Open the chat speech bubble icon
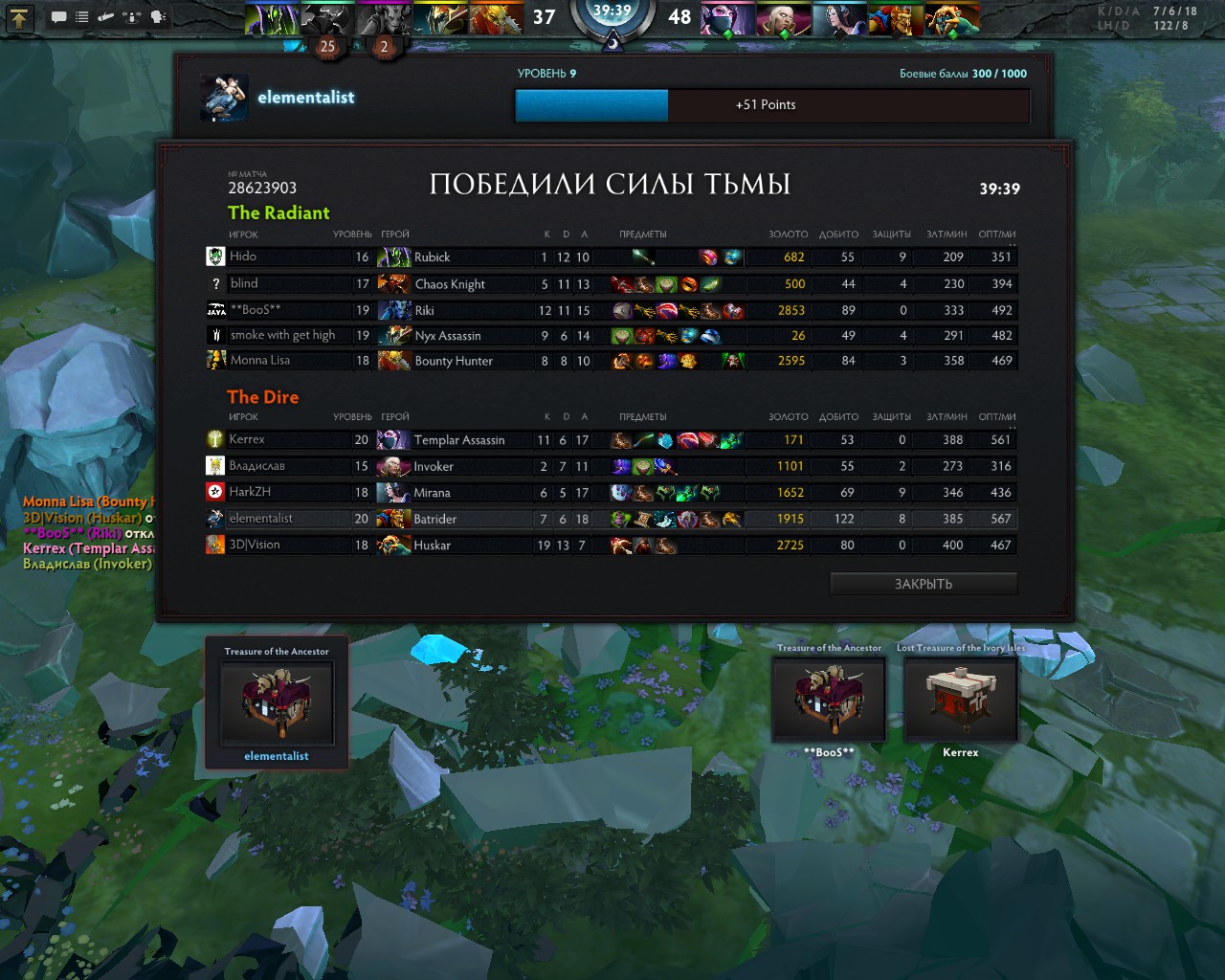 click(x=59, y=16)
